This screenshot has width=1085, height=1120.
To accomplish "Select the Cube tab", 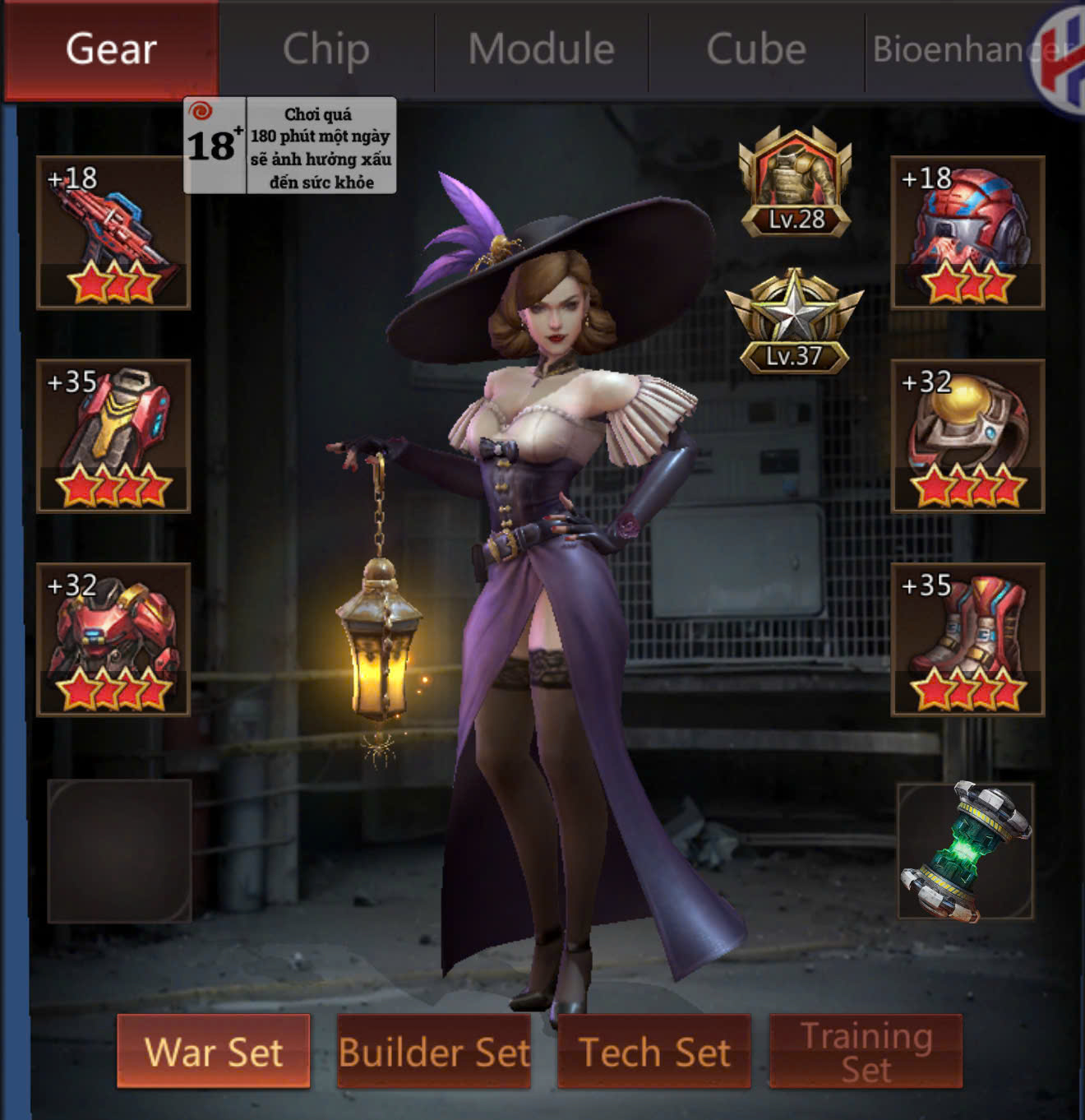I will coord(756,49).
